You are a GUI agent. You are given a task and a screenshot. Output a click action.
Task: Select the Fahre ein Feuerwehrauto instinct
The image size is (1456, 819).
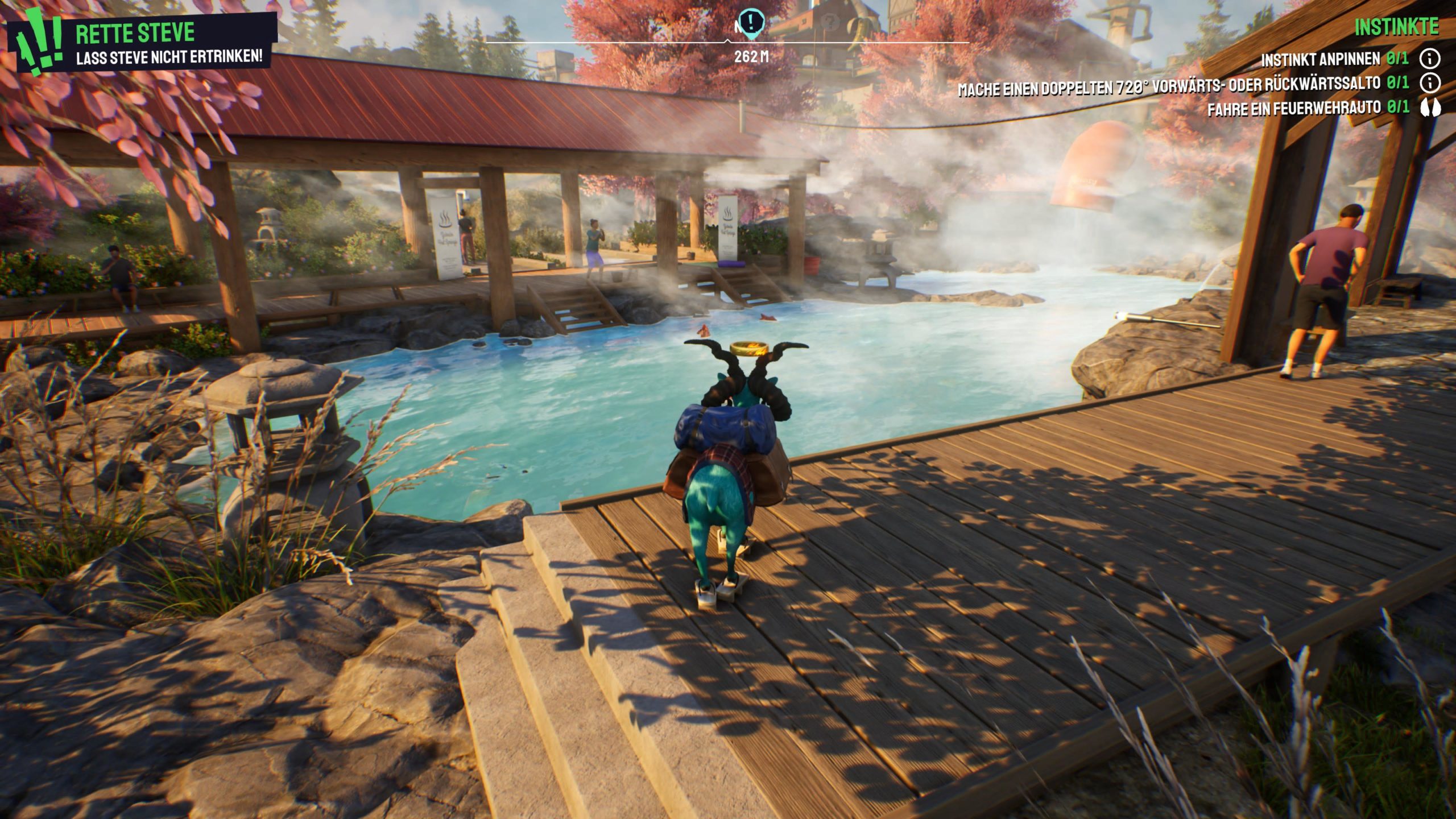[x=1294, y=108]
